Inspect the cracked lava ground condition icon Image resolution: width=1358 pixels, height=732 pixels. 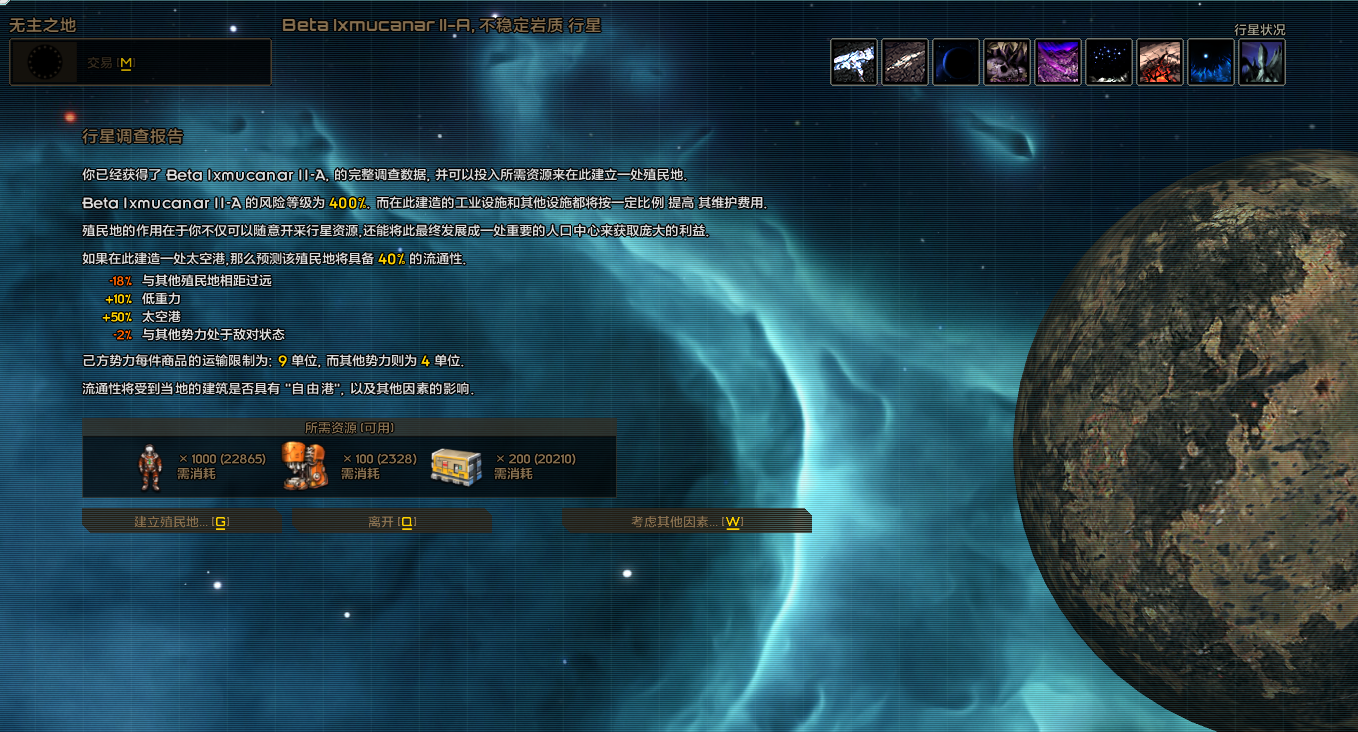click(x=1160, y=62)
